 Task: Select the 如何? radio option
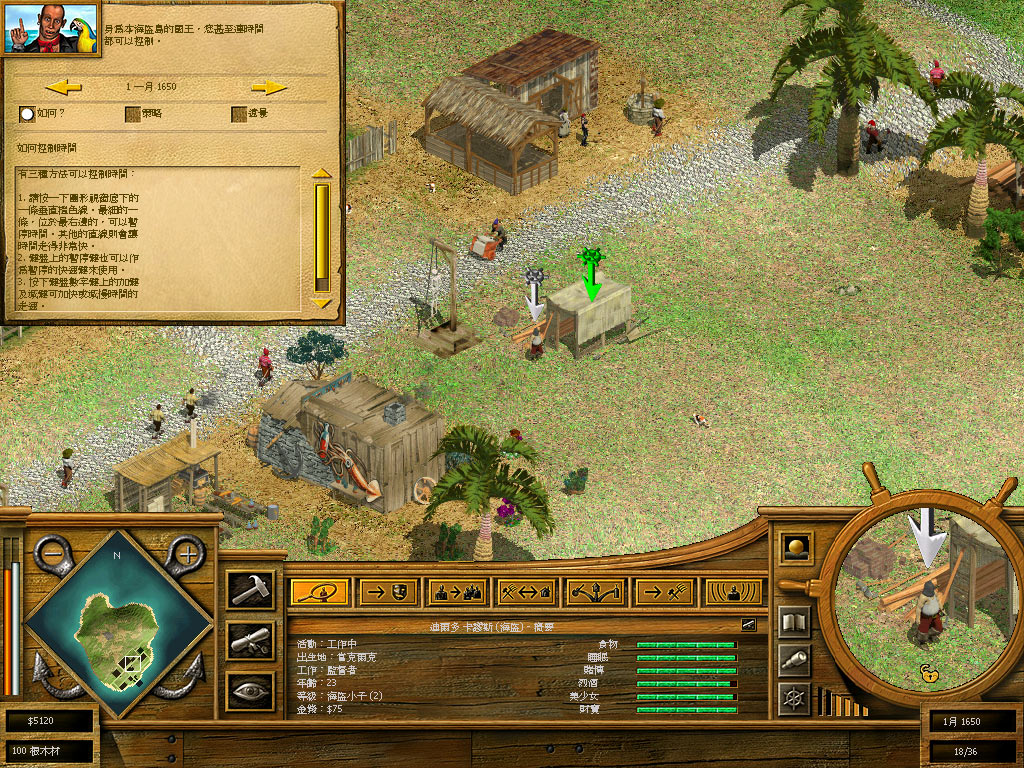27,114
